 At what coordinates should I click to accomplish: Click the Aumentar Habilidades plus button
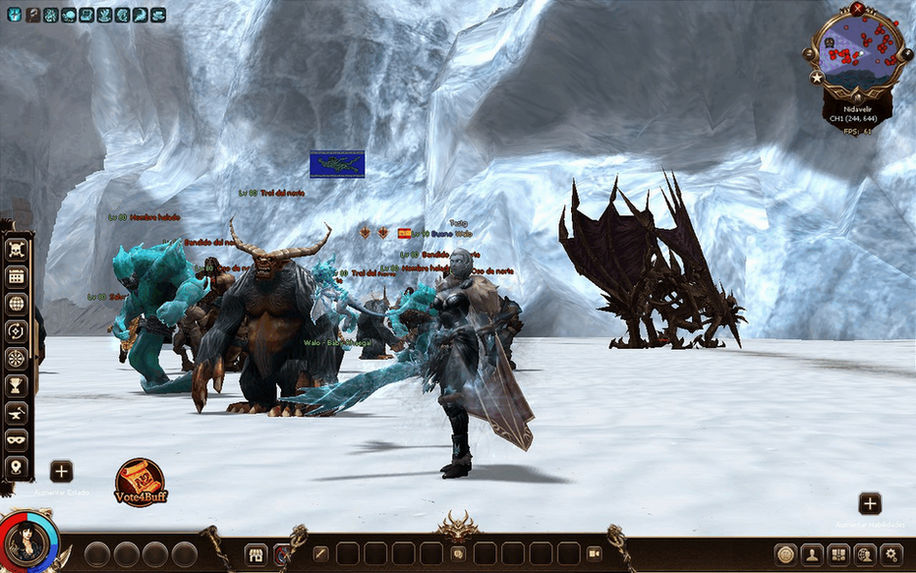[870, 503]
